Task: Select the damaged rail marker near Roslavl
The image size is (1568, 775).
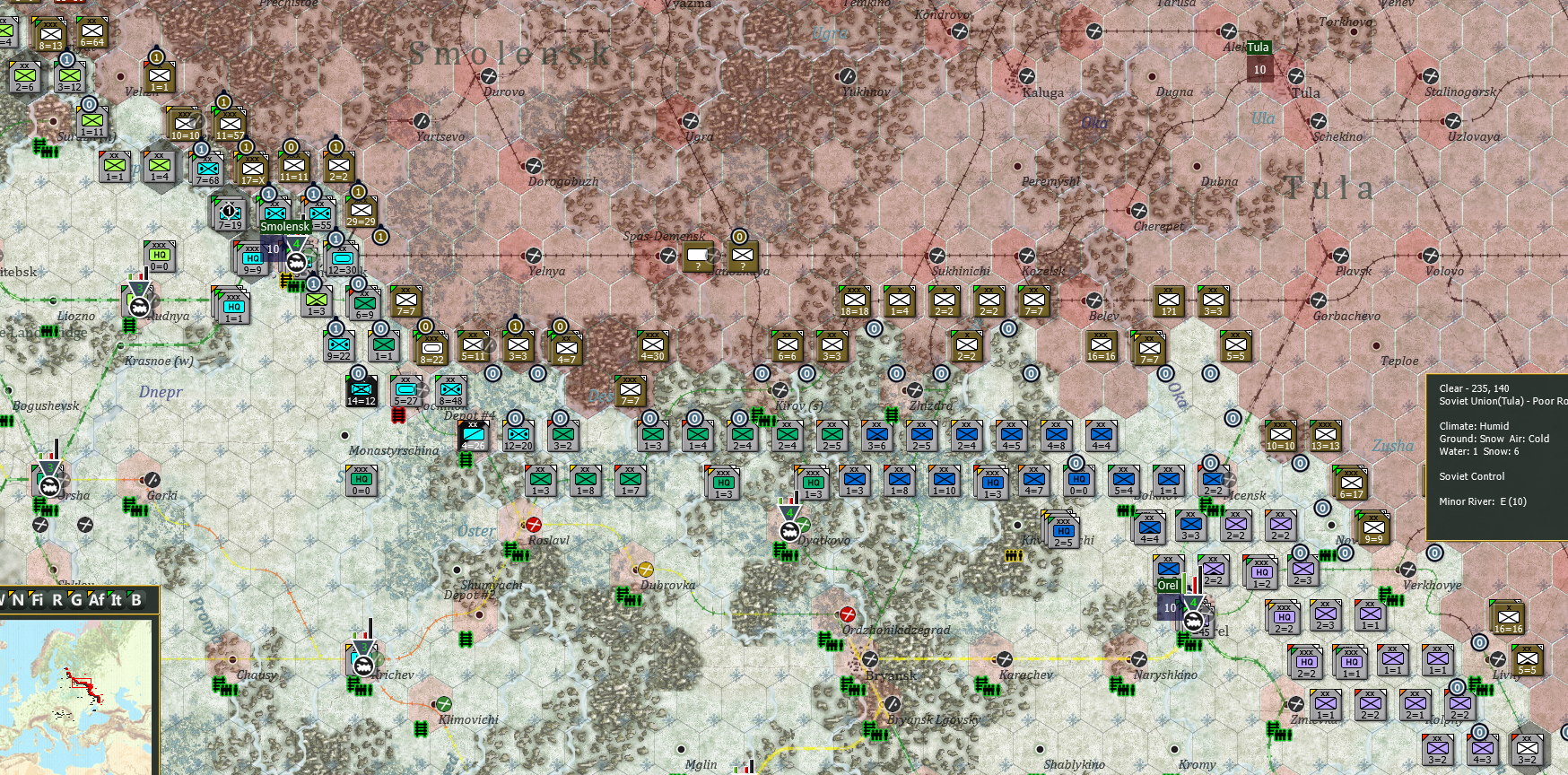Action: coord(534,526)
